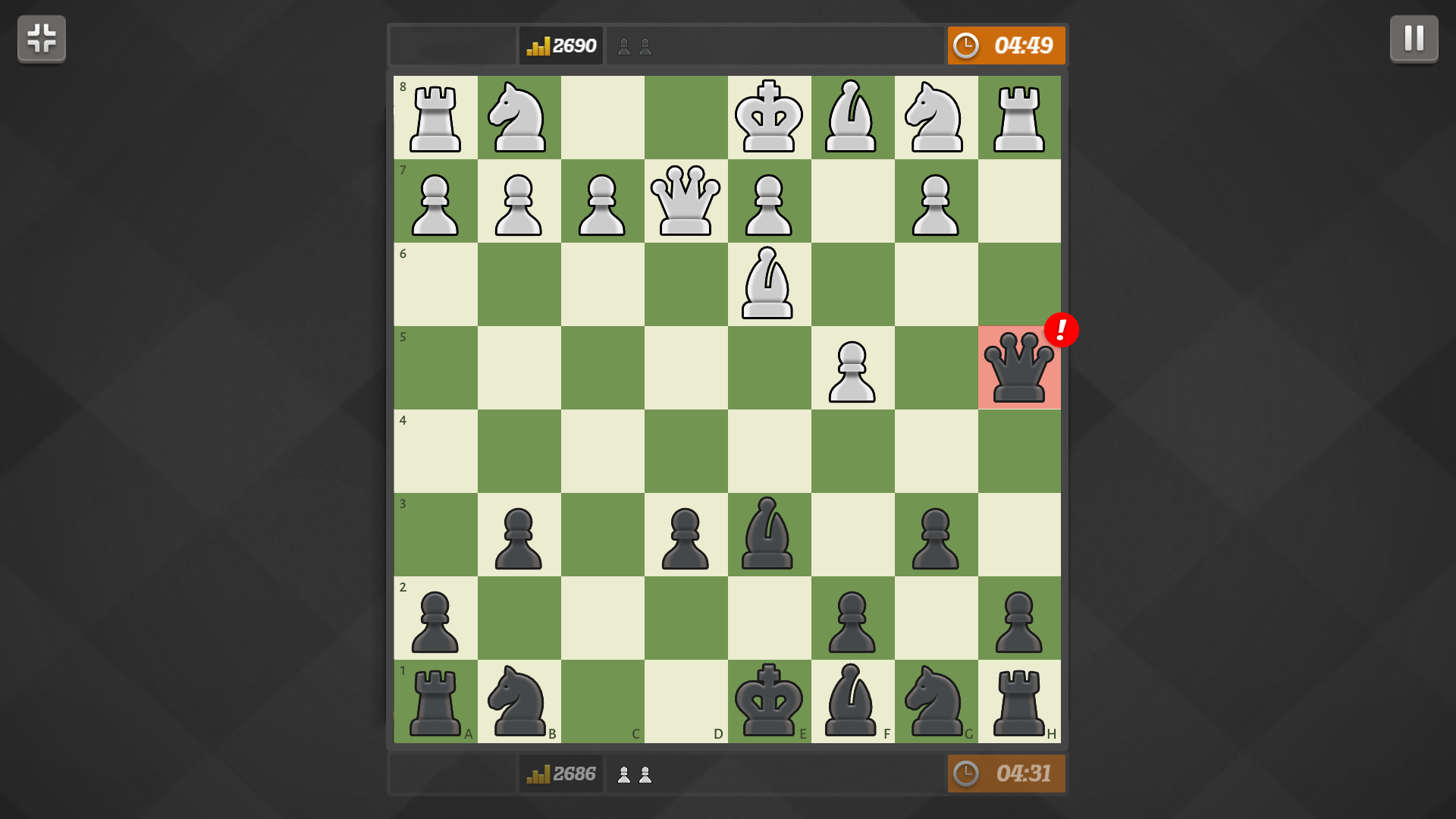Click the captured black pawn icons near the top clock
1456x819 pixels.
click(x=635, y=45)
